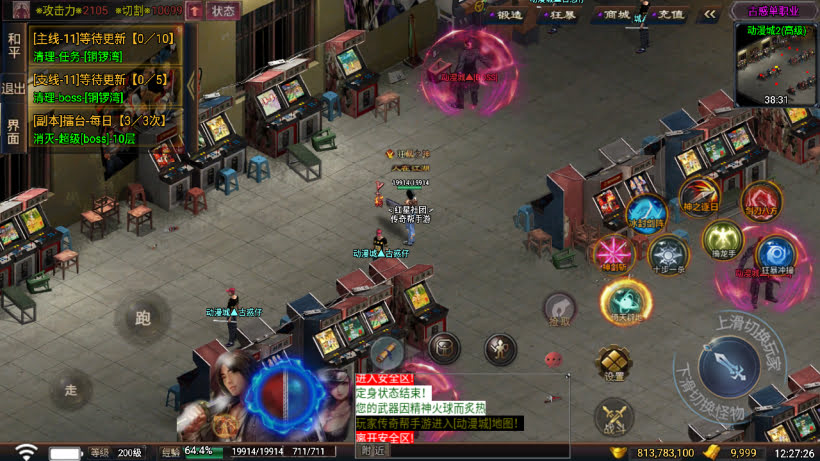
Task: Open the 设置 settings button
Action: (613, 362)
